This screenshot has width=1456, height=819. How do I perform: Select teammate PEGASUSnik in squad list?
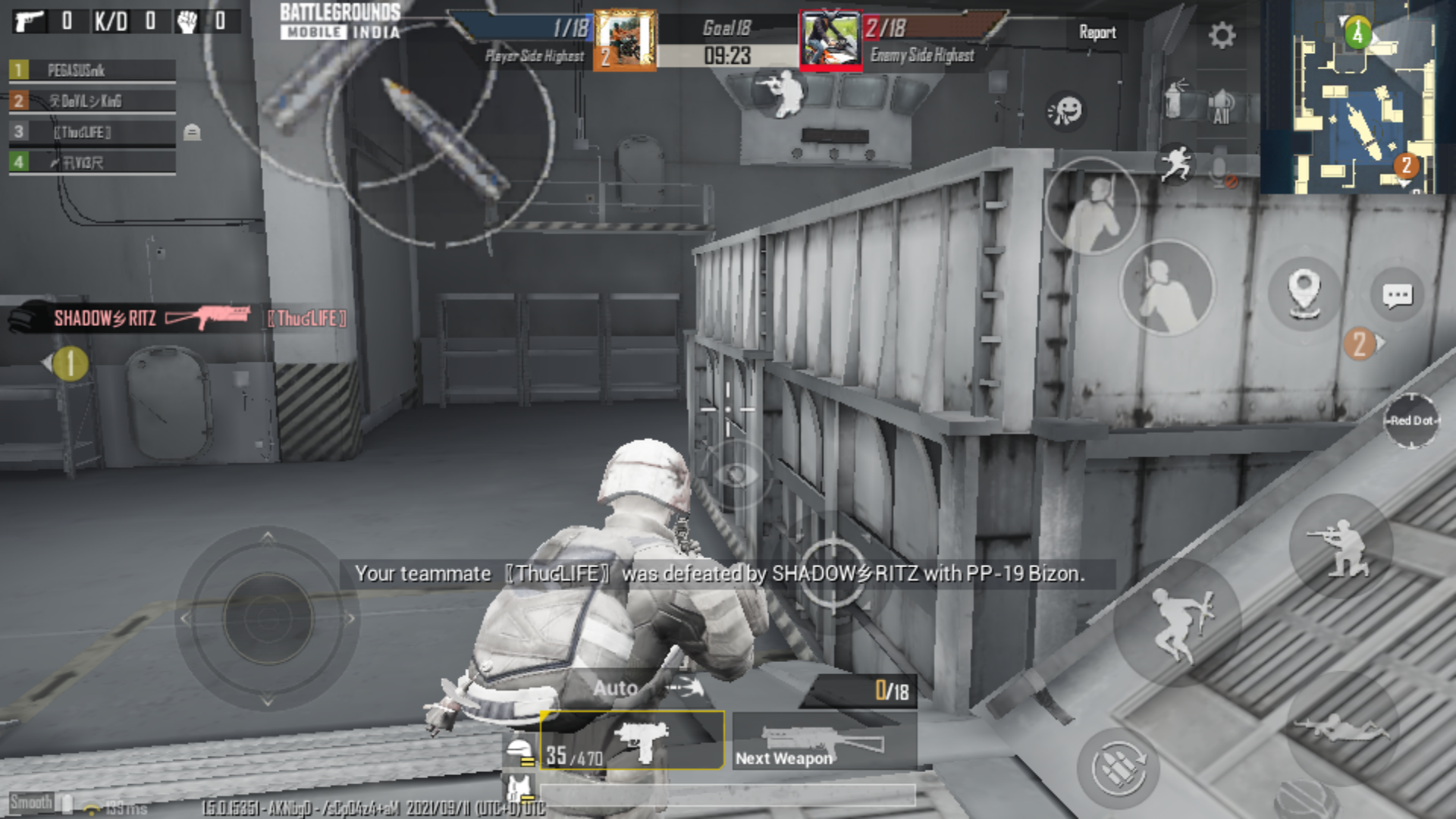coord(93,71)
